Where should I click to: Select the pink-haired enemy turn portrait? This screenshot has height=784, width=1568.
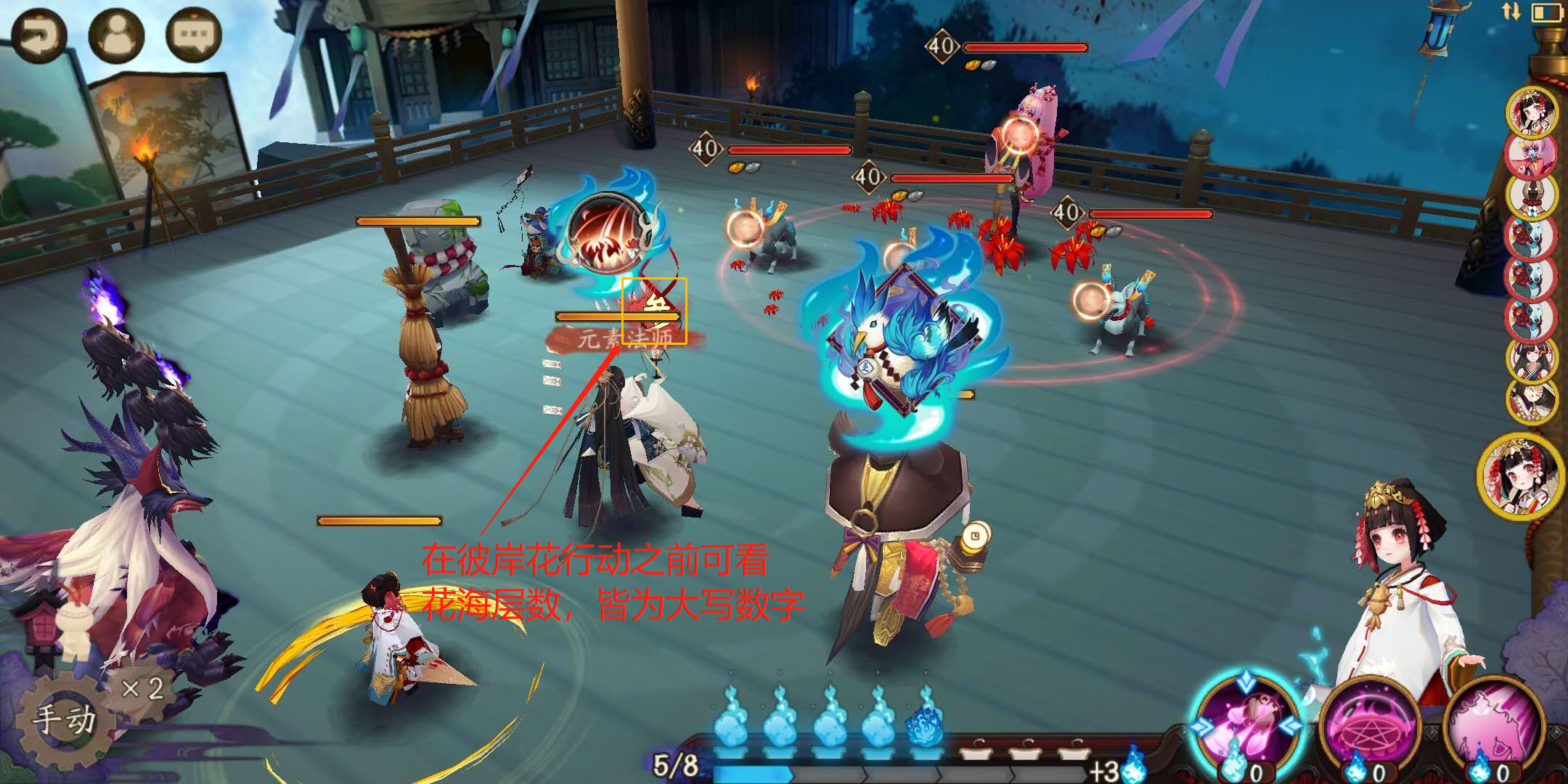(x=1532, y=154)
